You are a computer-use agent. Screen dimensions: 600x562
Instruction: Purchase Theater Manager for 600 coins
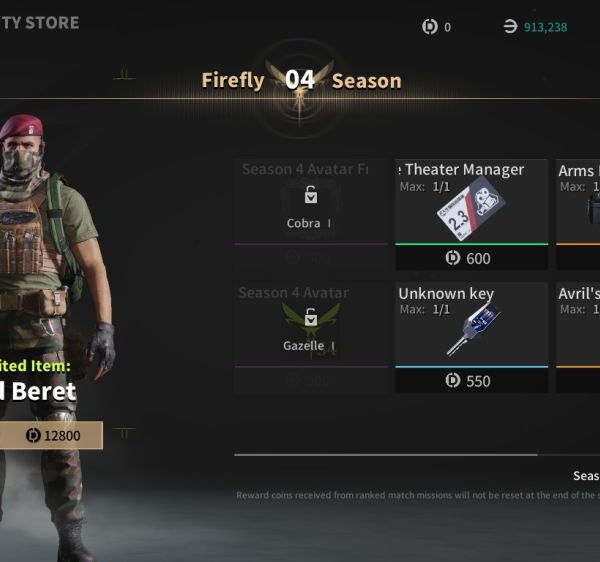471,258
